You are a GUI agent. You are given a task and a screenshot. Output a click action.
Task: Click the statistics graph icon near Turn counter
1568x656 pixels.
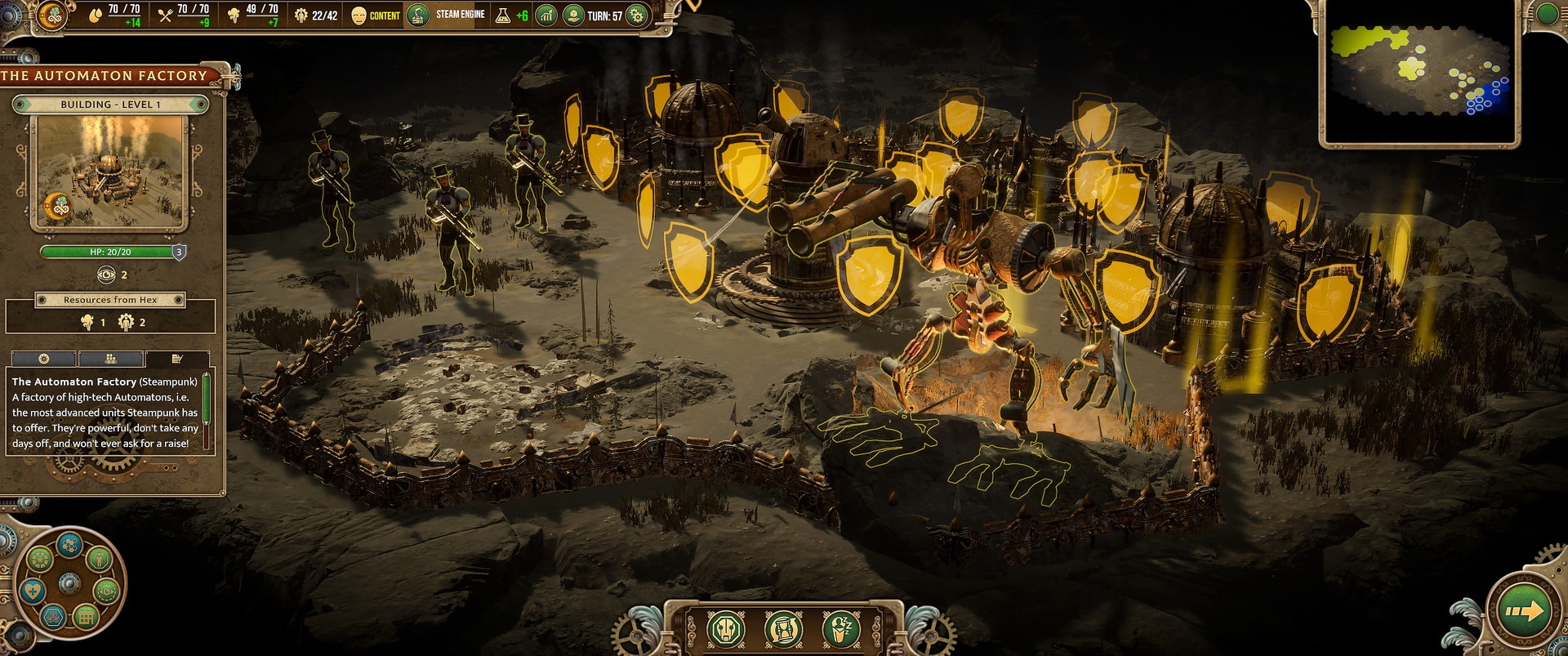(546, 14)
